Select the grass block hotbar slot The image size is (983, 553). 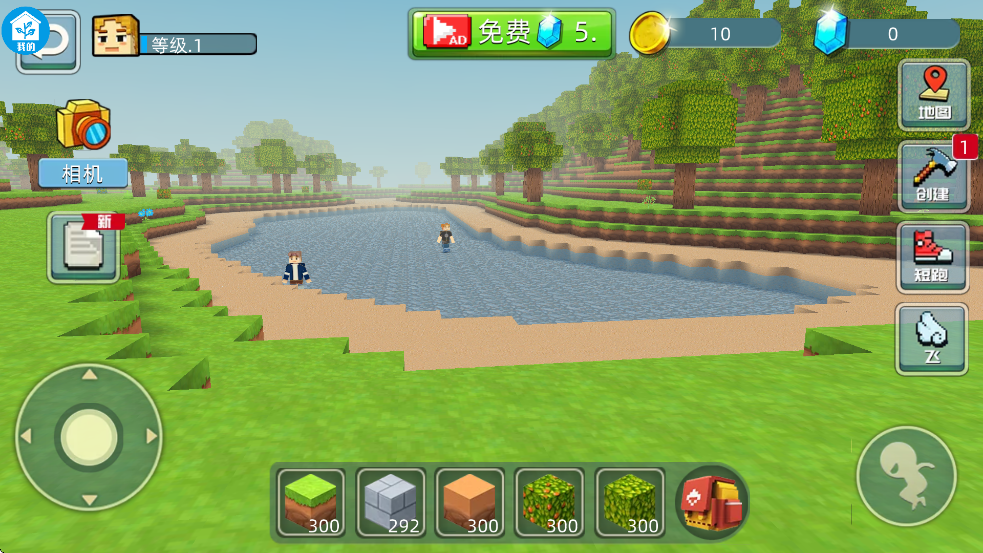click(311, 502)
